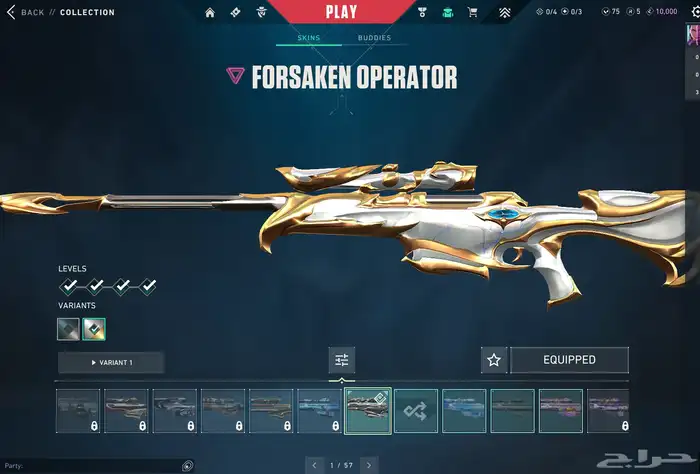The width and height of the screenshot is (700, 474).
Task: Choose the dark default variant swatch
Action: tap(68, 328)
